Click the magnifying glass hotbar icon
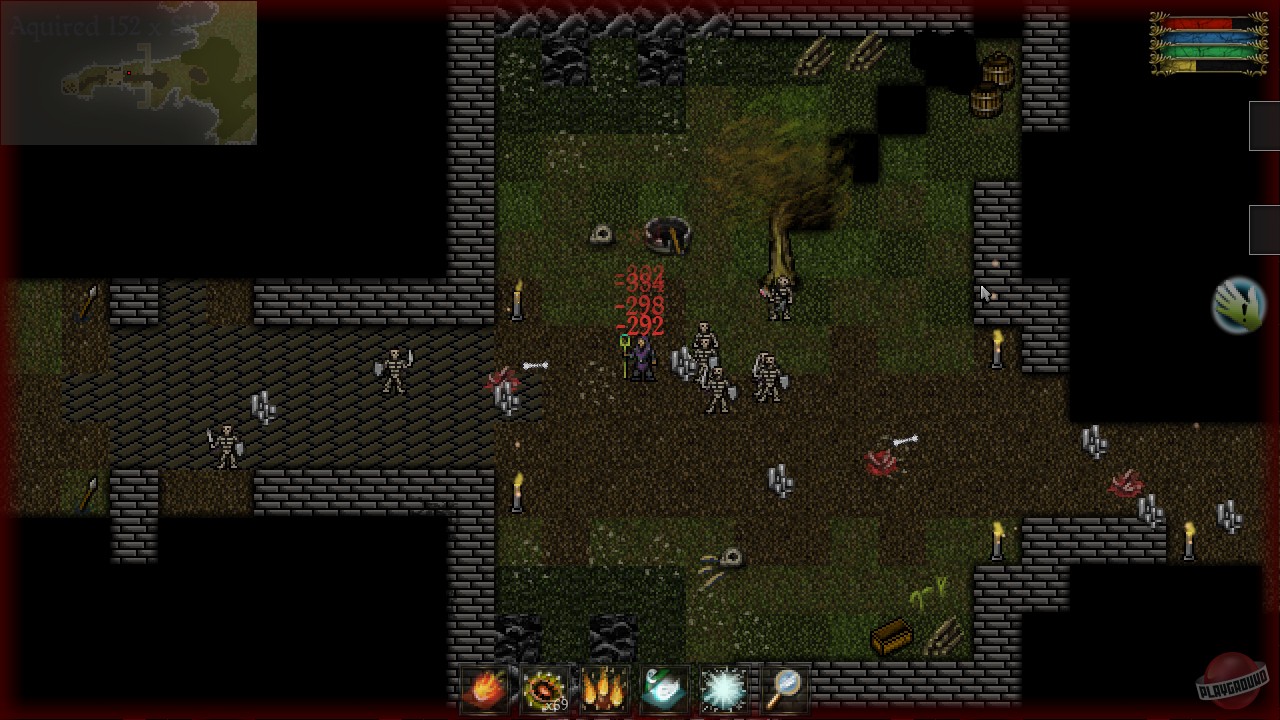This screenshot has height=720, width=1280. [x=785, y=688]
